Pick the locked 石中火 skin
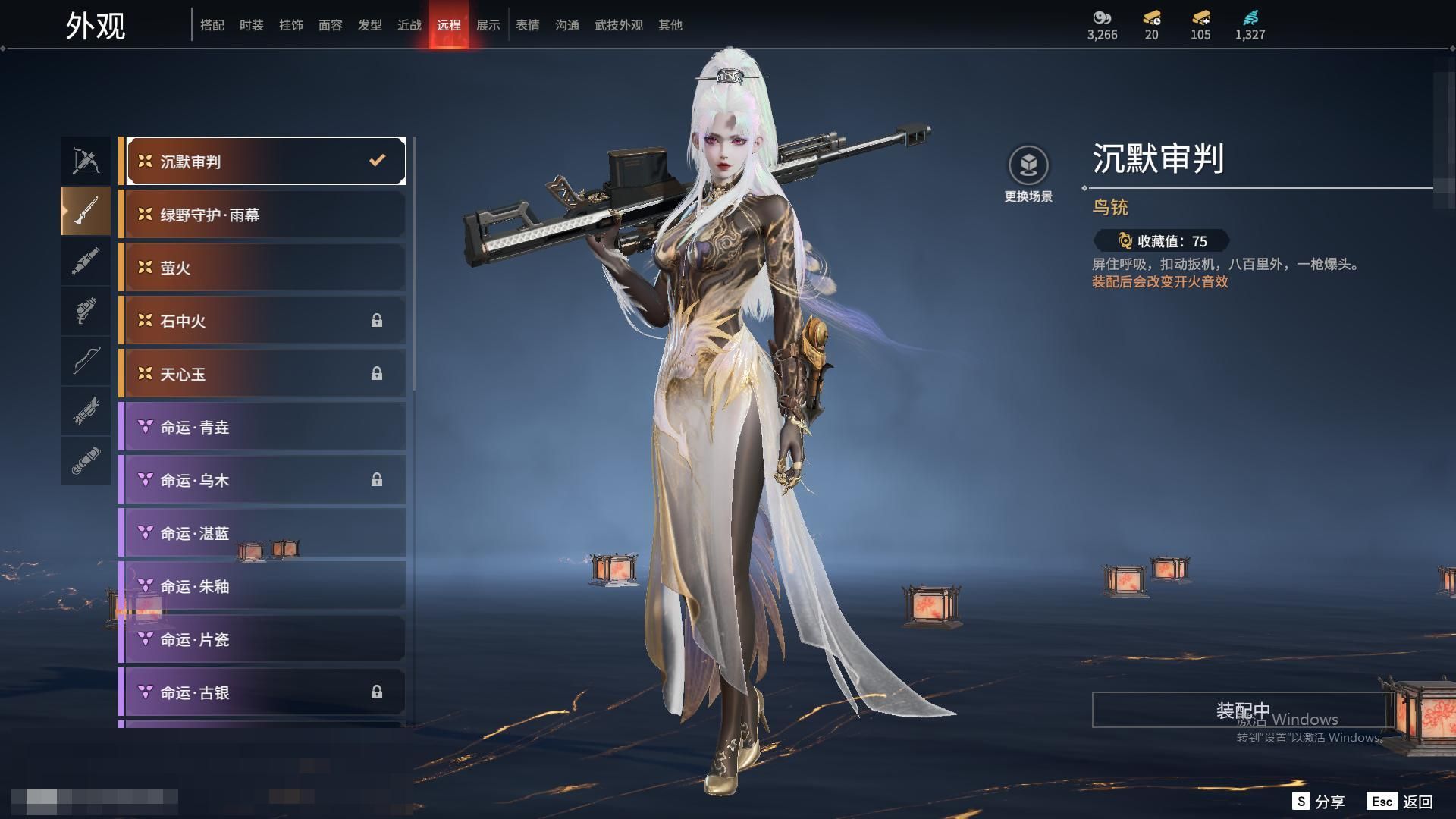 pyautogui.click(x=262, y=321)
